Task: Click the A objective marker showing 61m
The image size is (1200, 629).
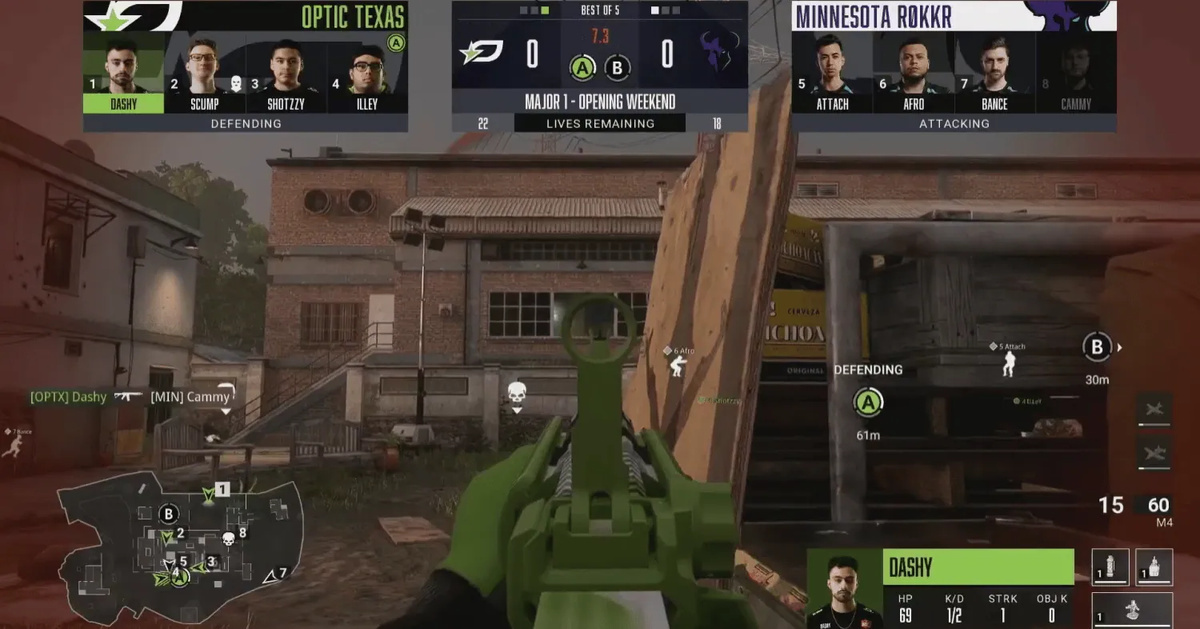Action: click(x=868, y=403)
